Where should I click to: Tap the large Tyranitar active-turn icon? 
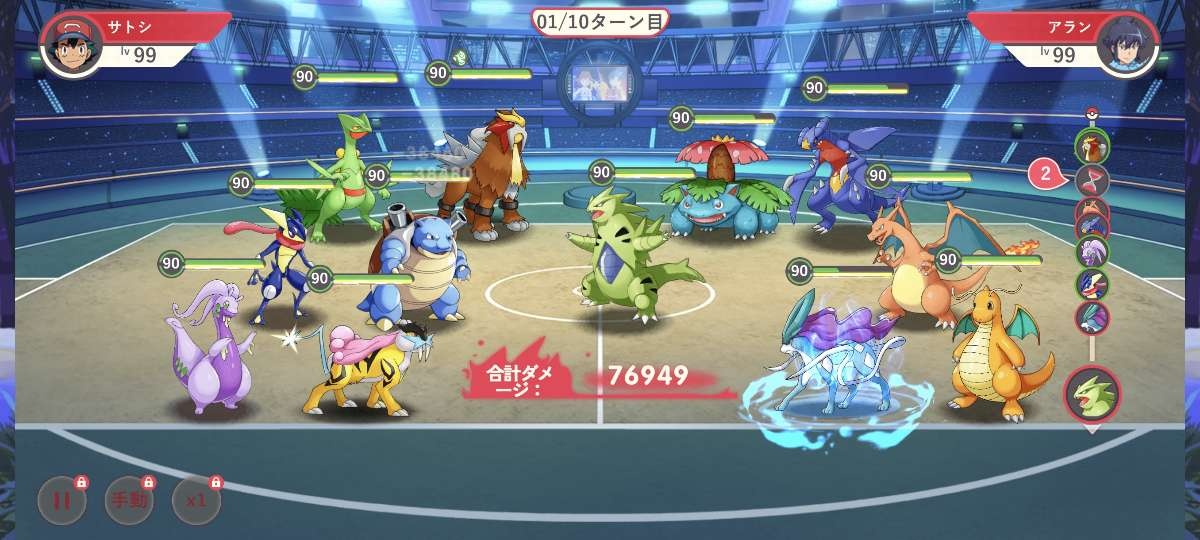coord(1092,393)
